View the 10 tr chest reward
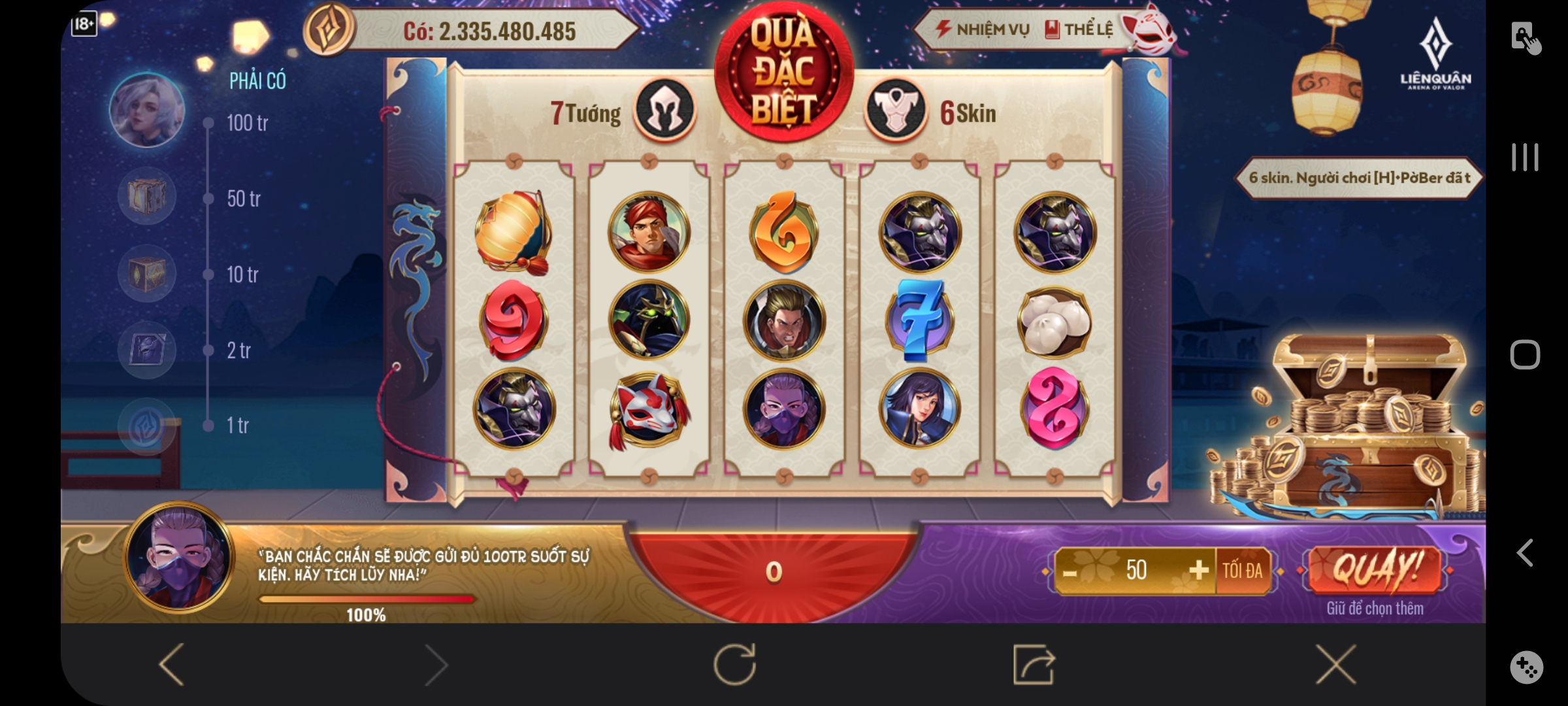The height and width of the screenshot is (706, 1568). 147,273
